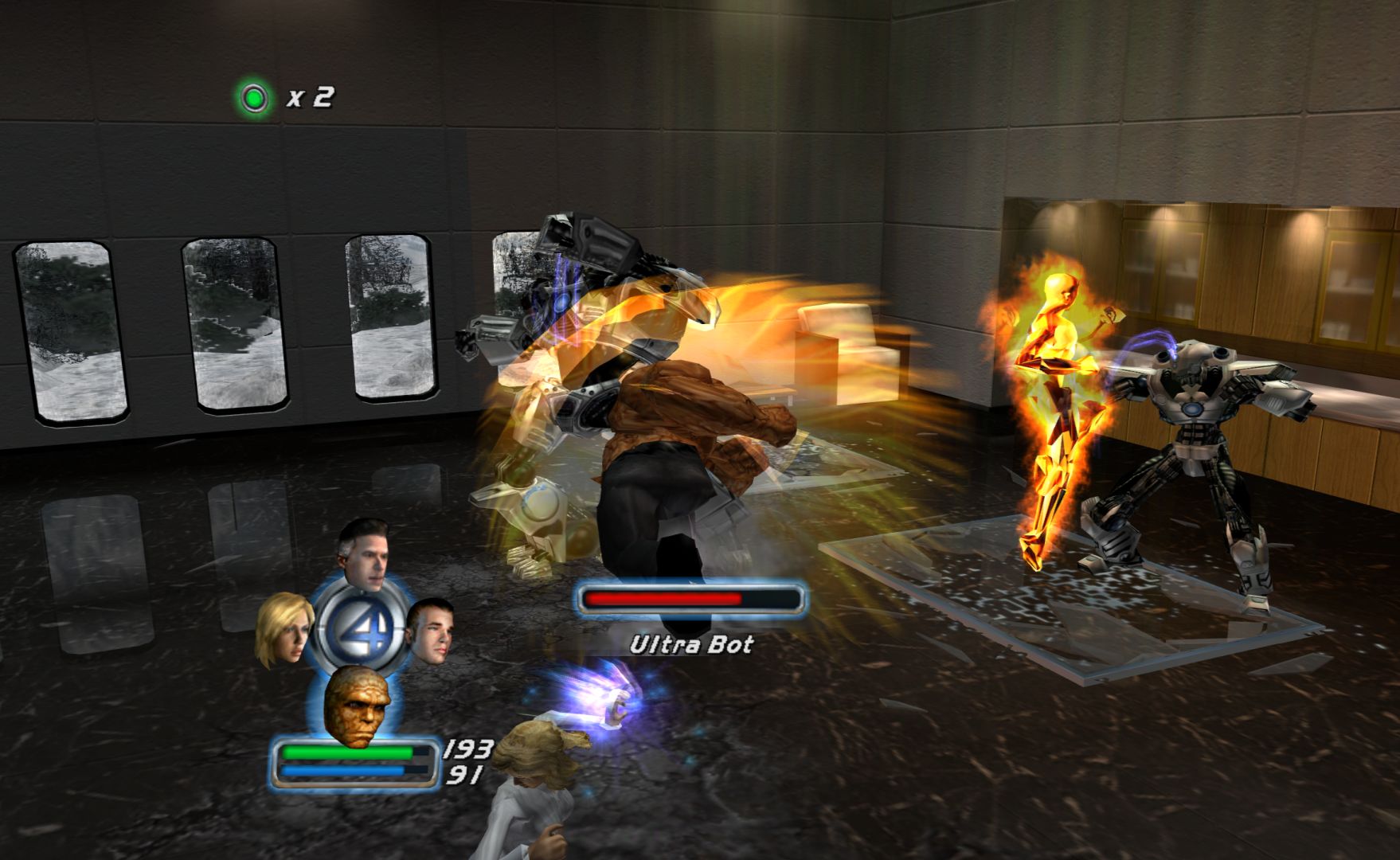Click the Fantastic Four emblem
Image resolution: width=1400 pixels, height=860 pixels.
pyautogui.click(x=355, y=631)
